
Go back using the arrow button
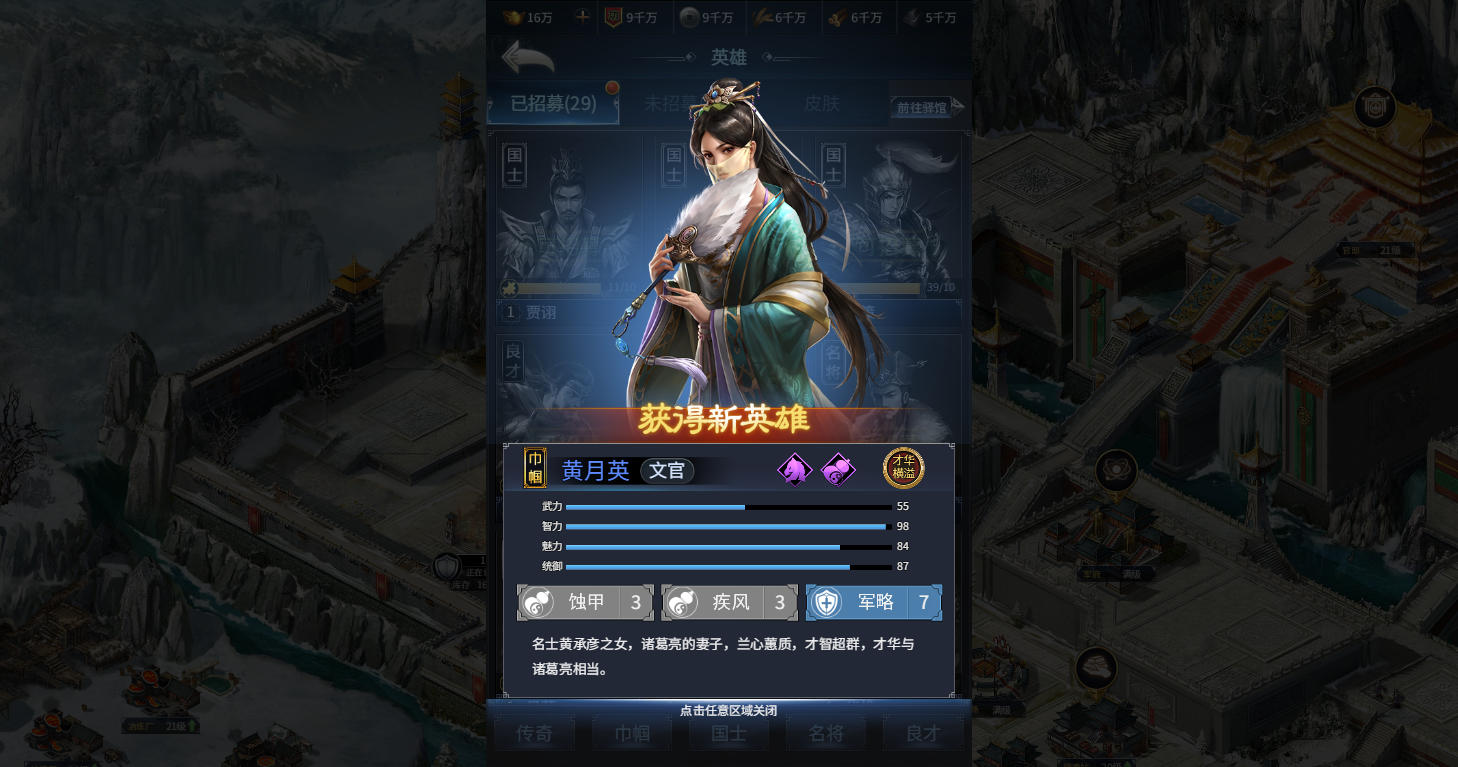click(527, 58)
